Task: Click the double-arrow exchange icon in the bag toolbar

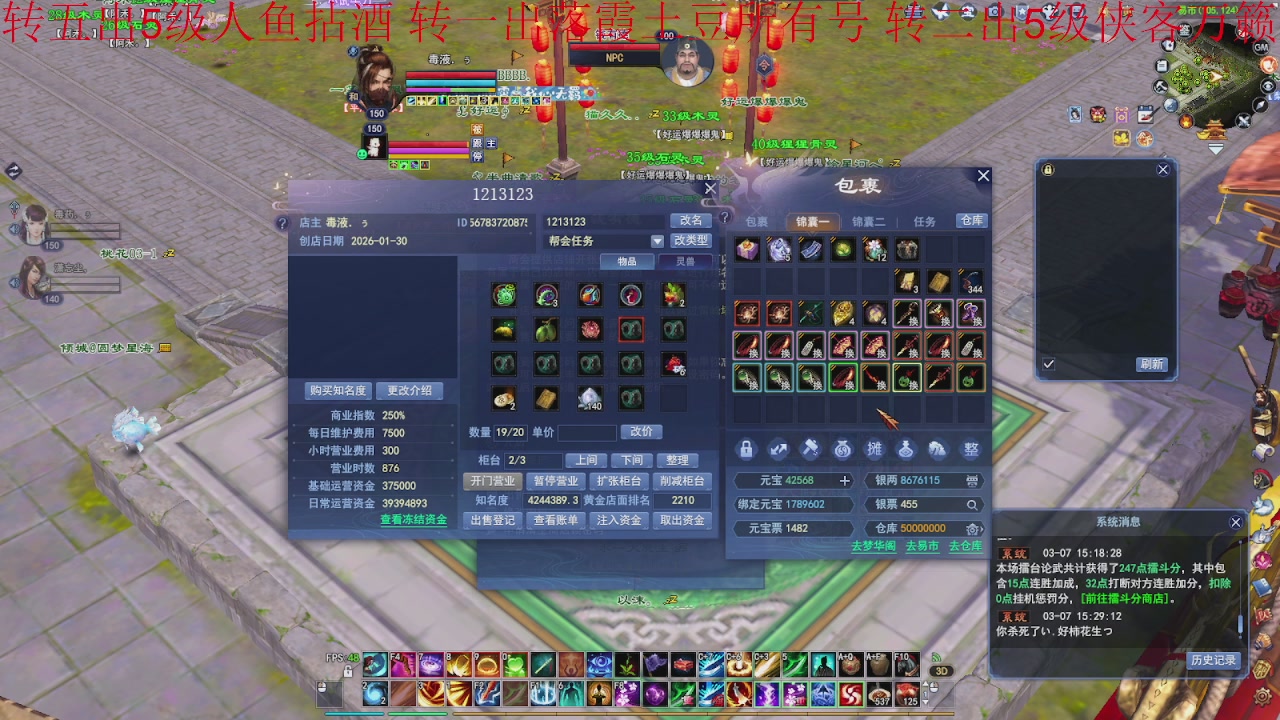Action: tap(778, 449)
